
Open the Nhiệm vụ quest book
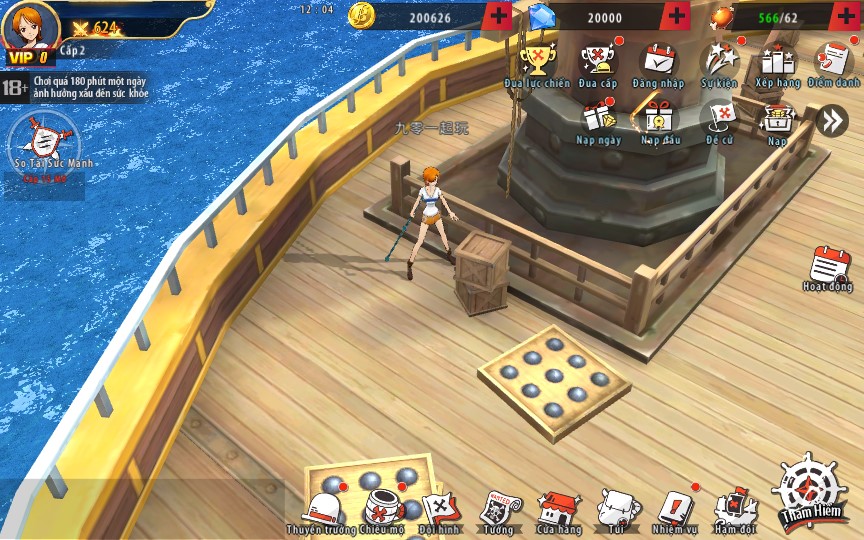coord(676,509)
